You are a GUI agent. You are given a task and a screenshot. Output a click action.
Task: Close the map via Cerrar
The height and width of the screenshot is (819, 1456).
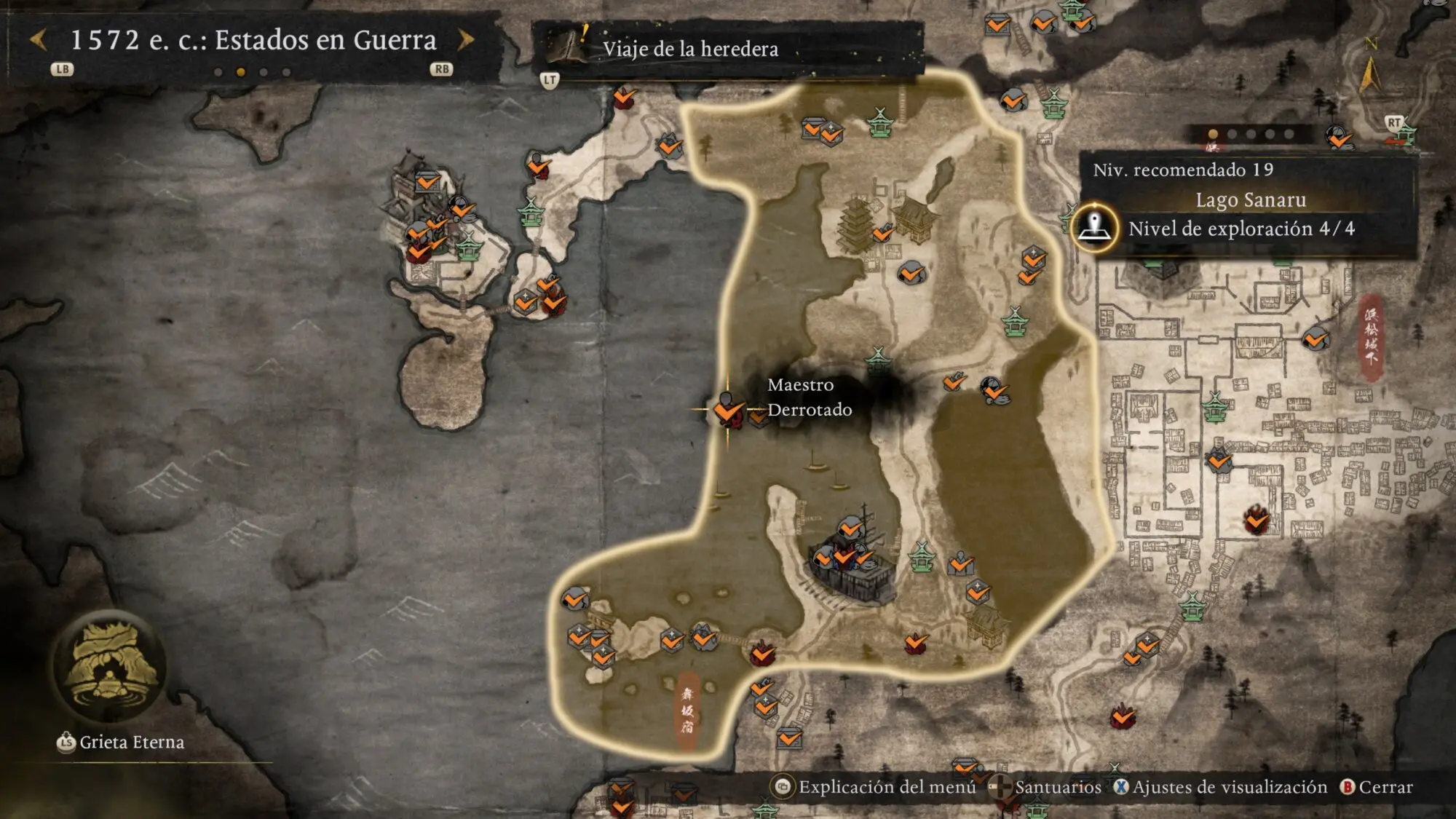(1377, 787)
